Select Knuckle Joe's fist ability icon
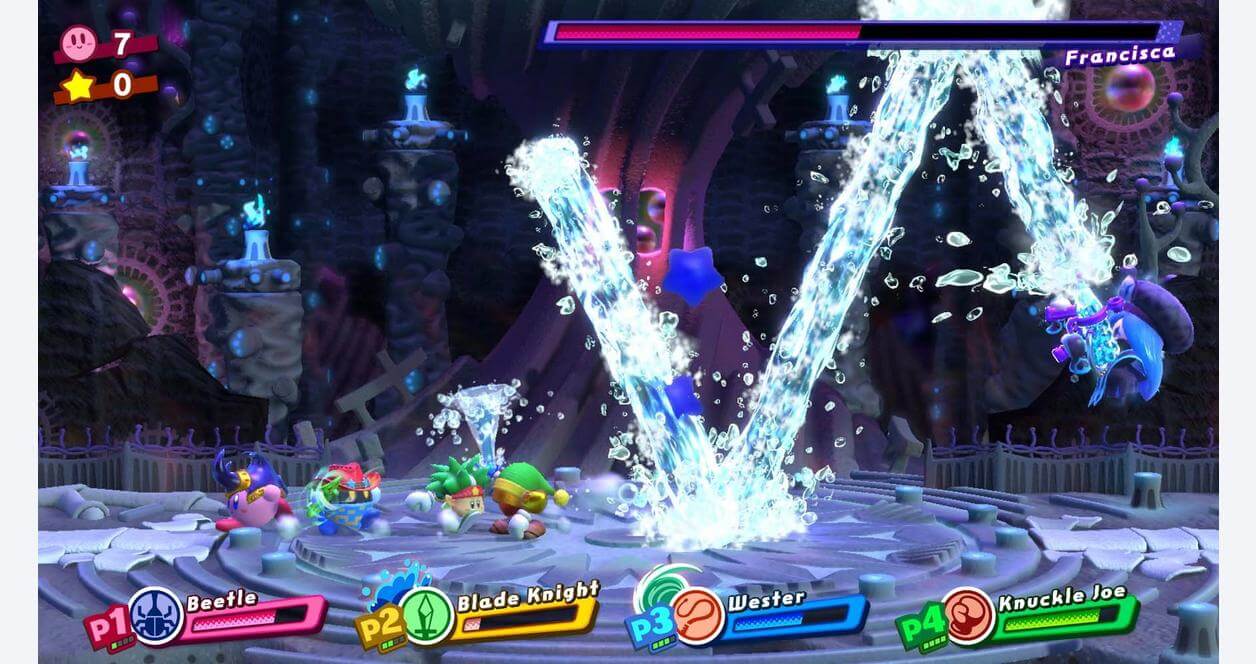The image size is (1256, 664). pos(967,616)
